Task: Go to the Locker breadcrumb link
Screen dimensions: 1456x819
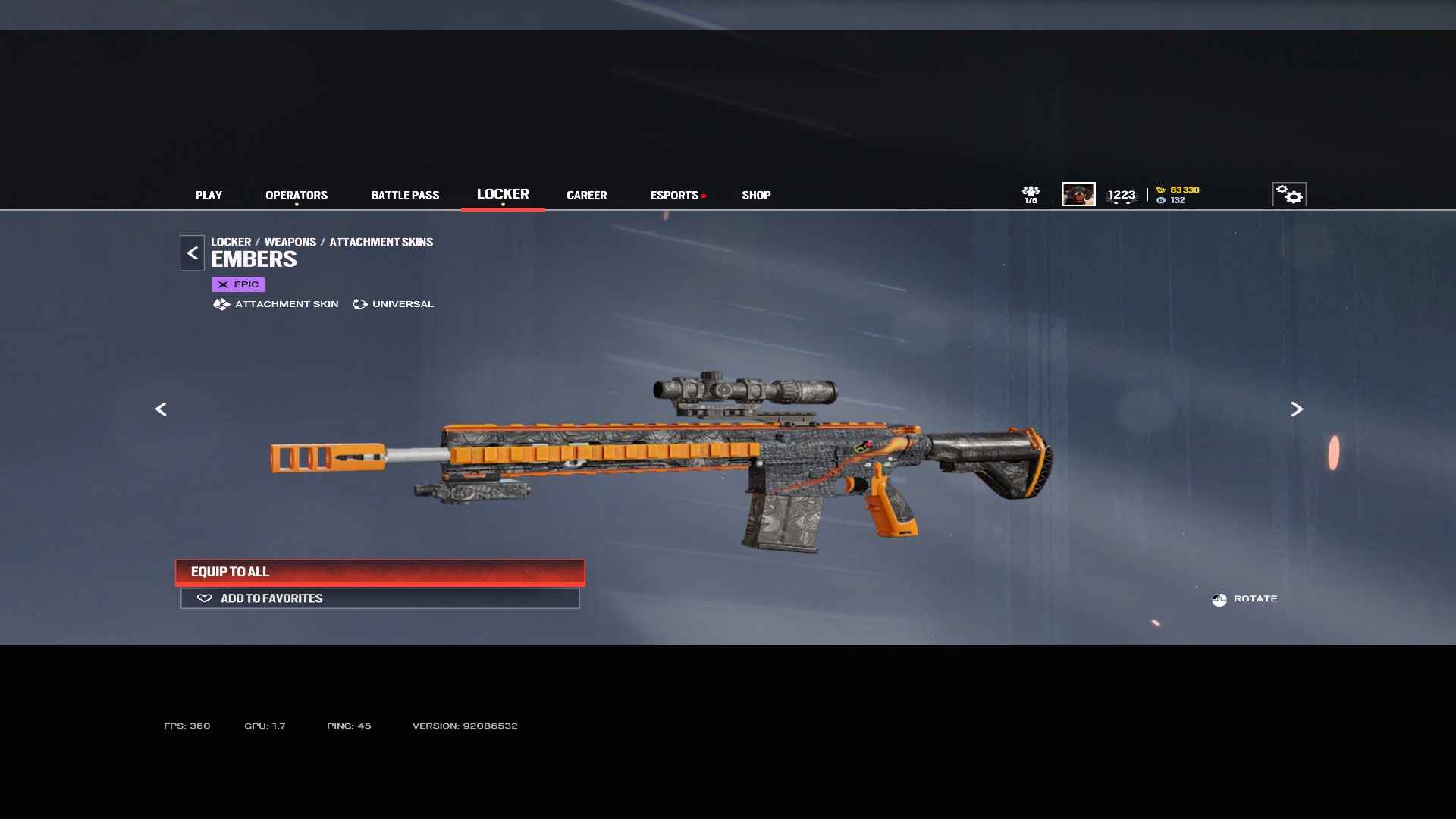Action: click(231, 242)
